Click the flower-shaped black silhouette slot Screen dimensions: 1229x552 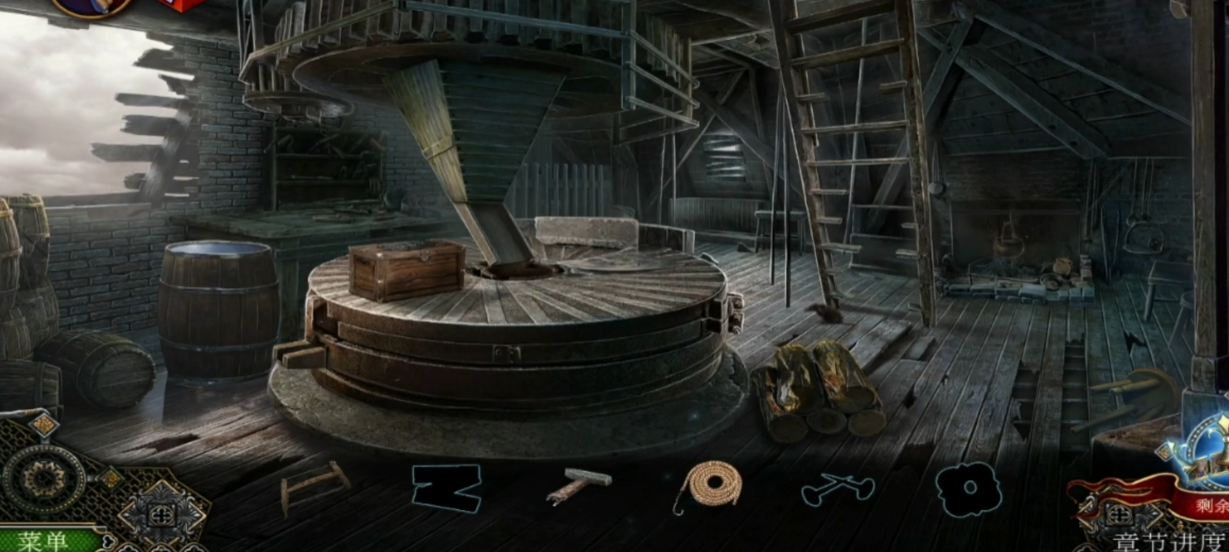tap(968, 490)
